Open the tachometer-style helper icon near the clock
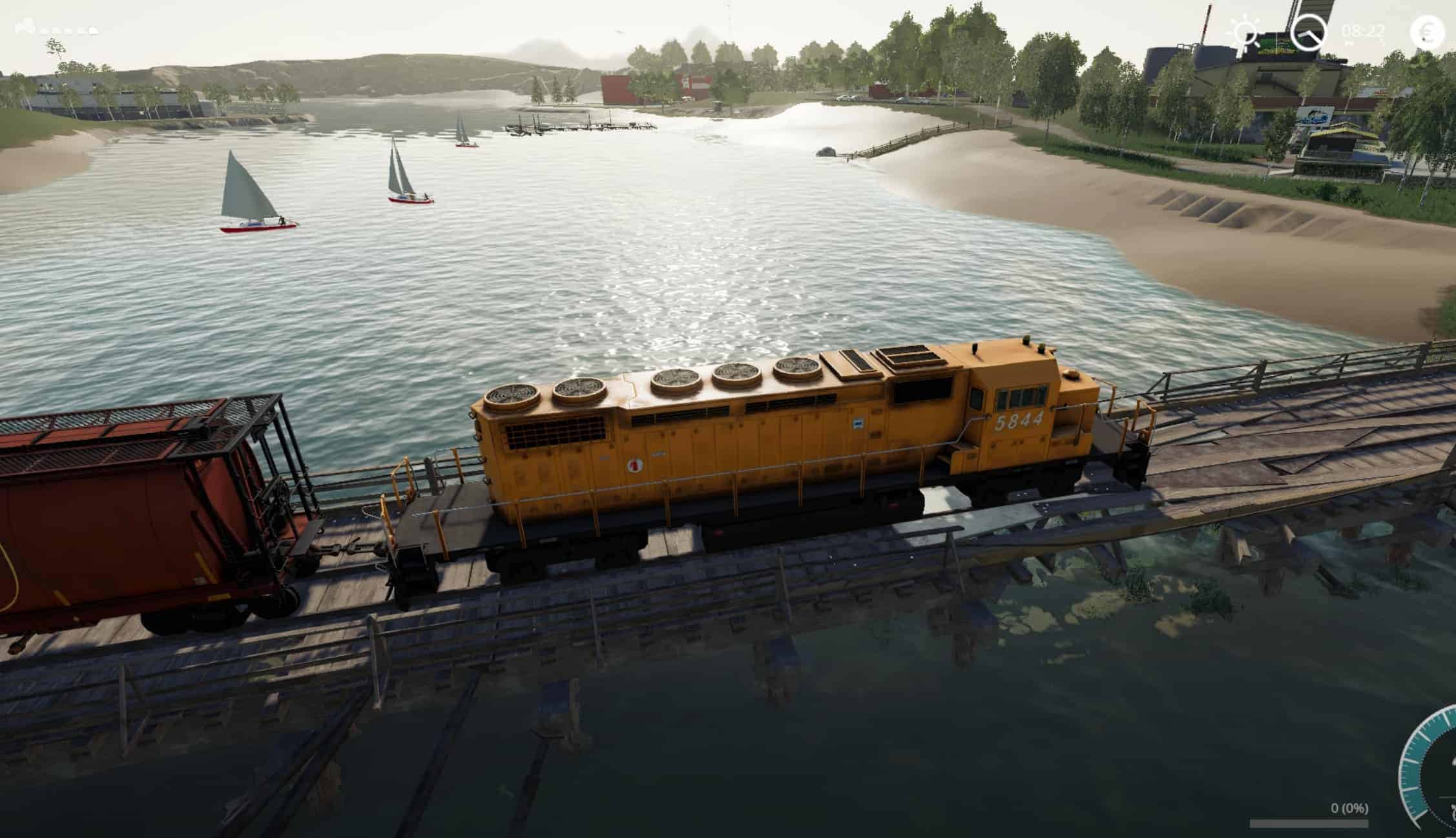The width and height of the screenshot is (1456, 838). point(1309,30)
